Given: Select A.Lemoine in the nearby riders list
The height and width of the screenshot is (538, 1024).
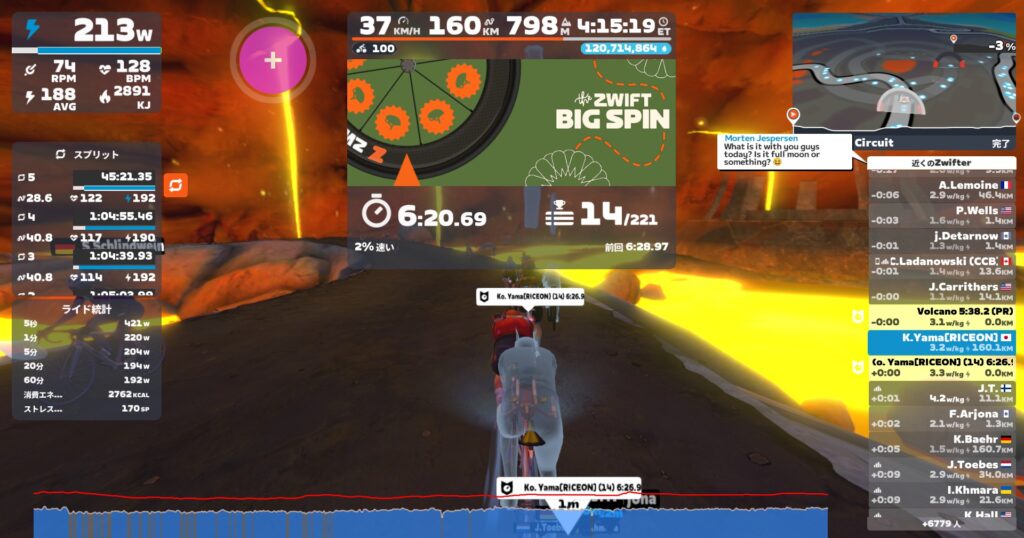Looking at the screenshot, I should click(940, 189).
